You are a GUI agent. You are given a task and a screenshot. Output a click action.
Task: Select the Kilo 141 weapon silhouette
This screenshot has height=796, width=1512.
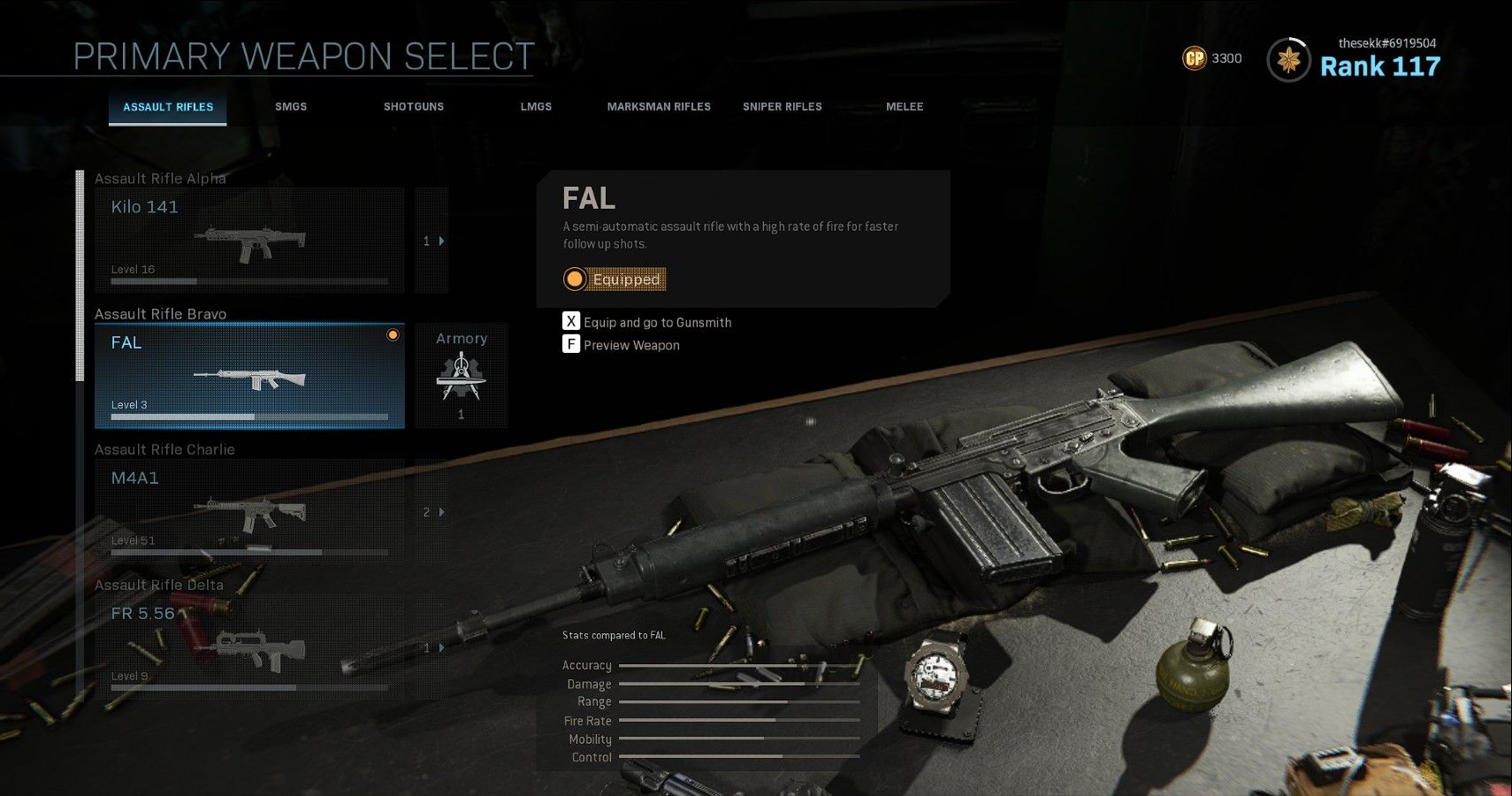[250, 243]
